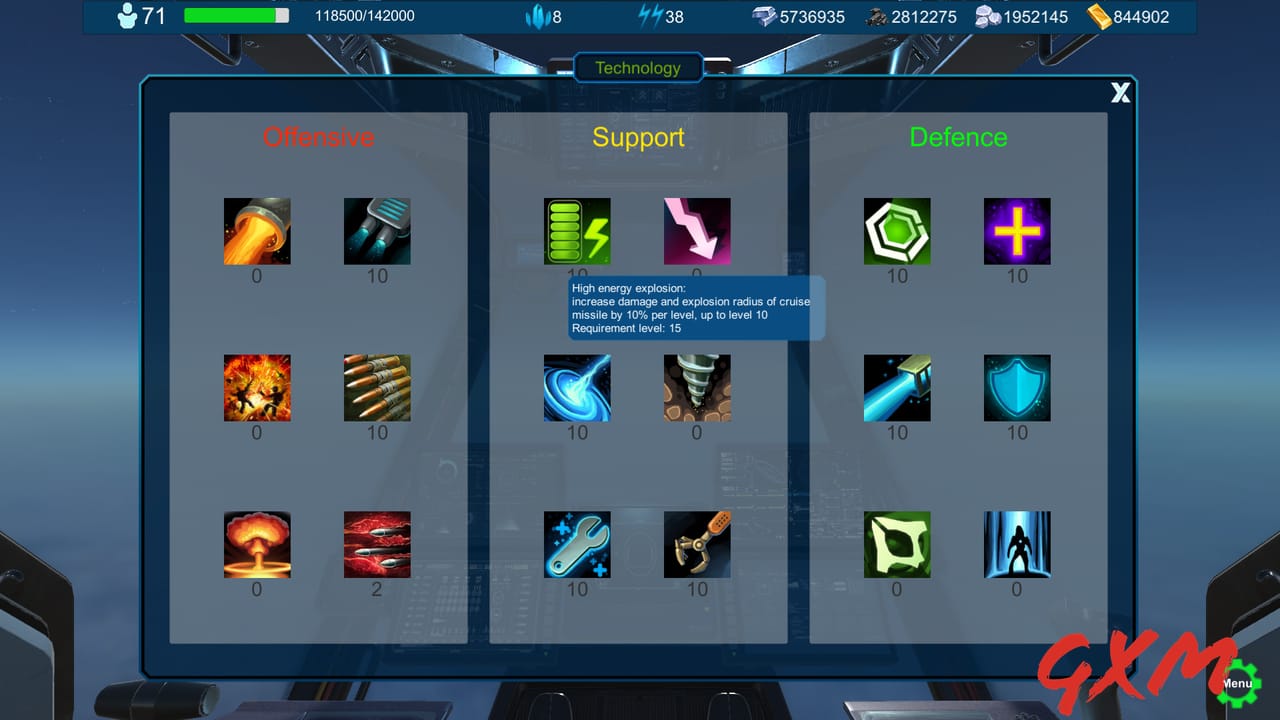The width and height of the screenshot is (1280, 720).
Task: Switch to the Technology tab
Action: point(638,67)
